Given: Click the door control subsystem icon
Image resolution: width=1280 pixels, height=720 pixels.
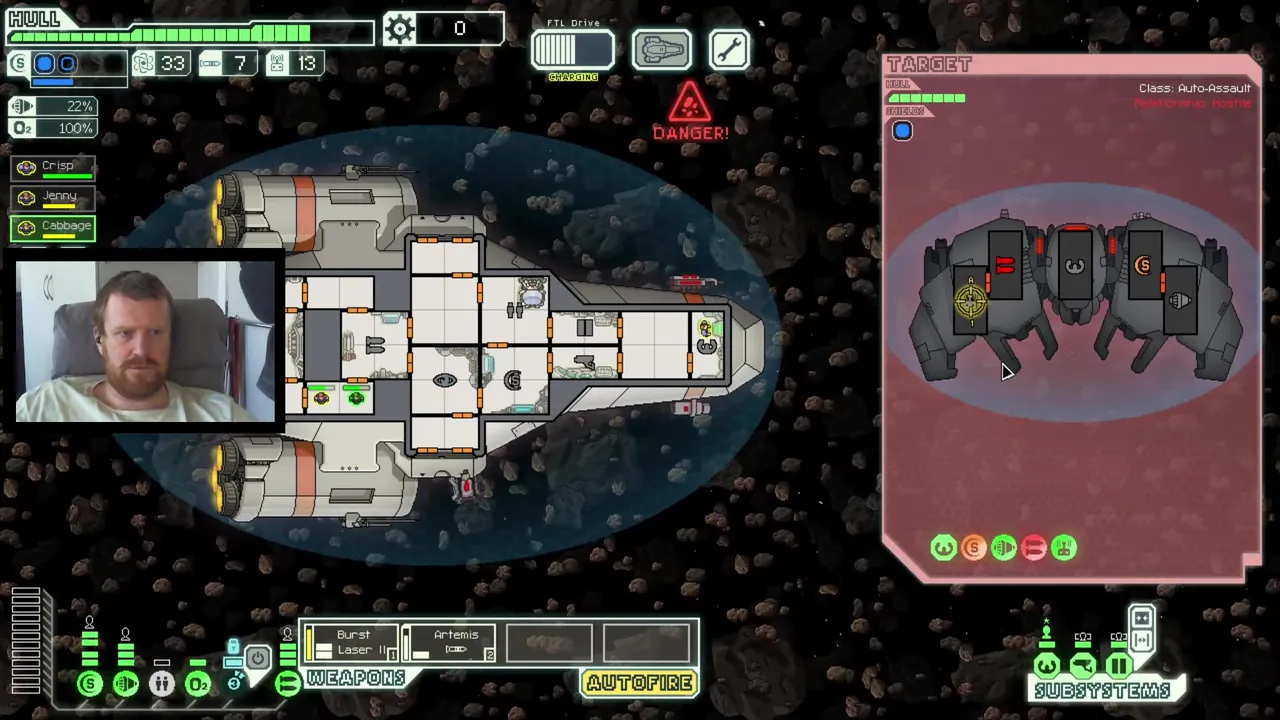Looking at the screenshot, I should pos(1119,666).
